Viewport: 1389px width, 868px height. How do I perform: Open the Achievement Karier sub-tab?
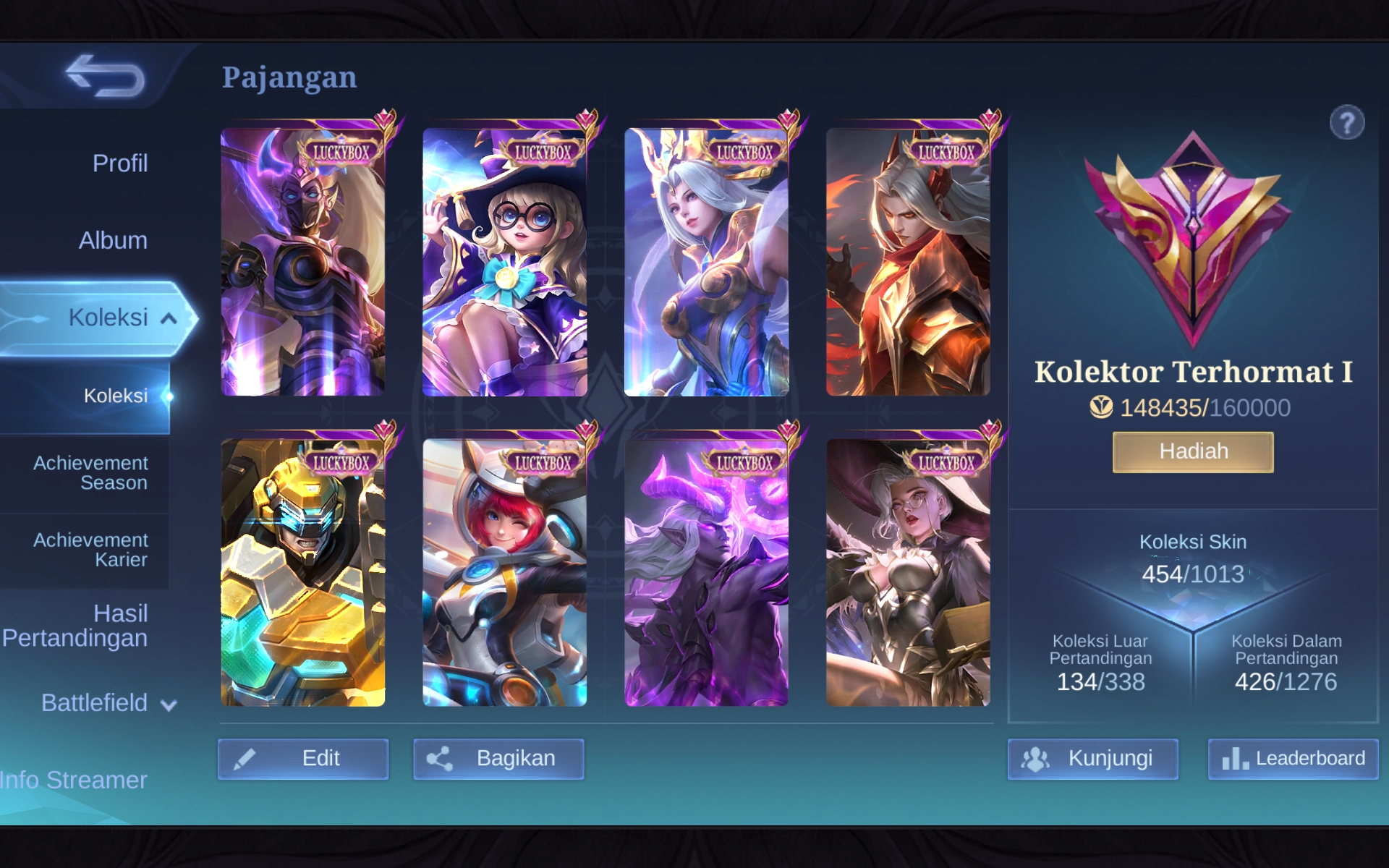coord(90,550)
